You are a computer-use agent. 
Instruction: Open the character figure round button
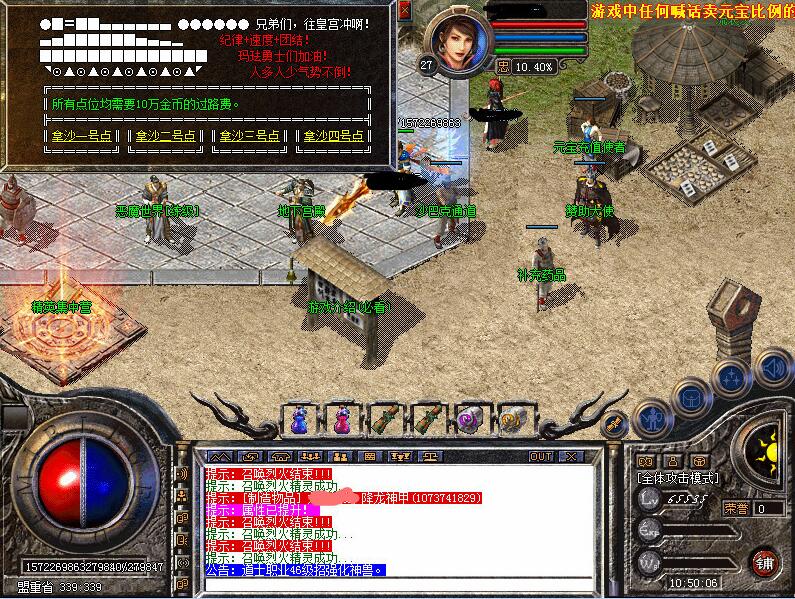[651, 418]
